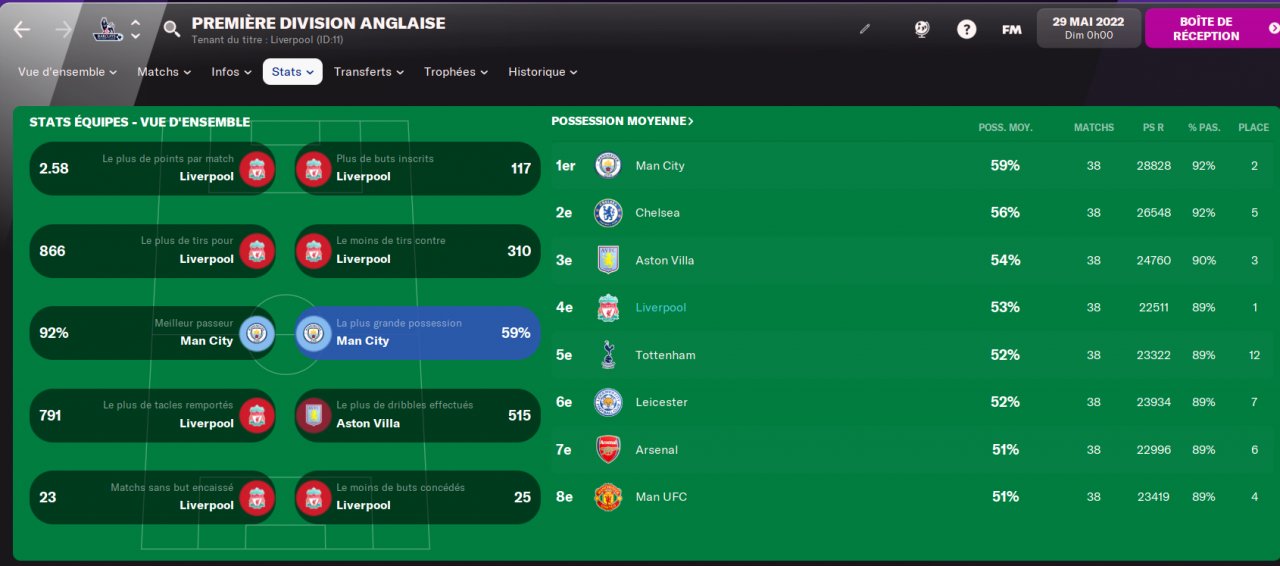Select the Plus de buts inscrits card

(x=417, y=168)
